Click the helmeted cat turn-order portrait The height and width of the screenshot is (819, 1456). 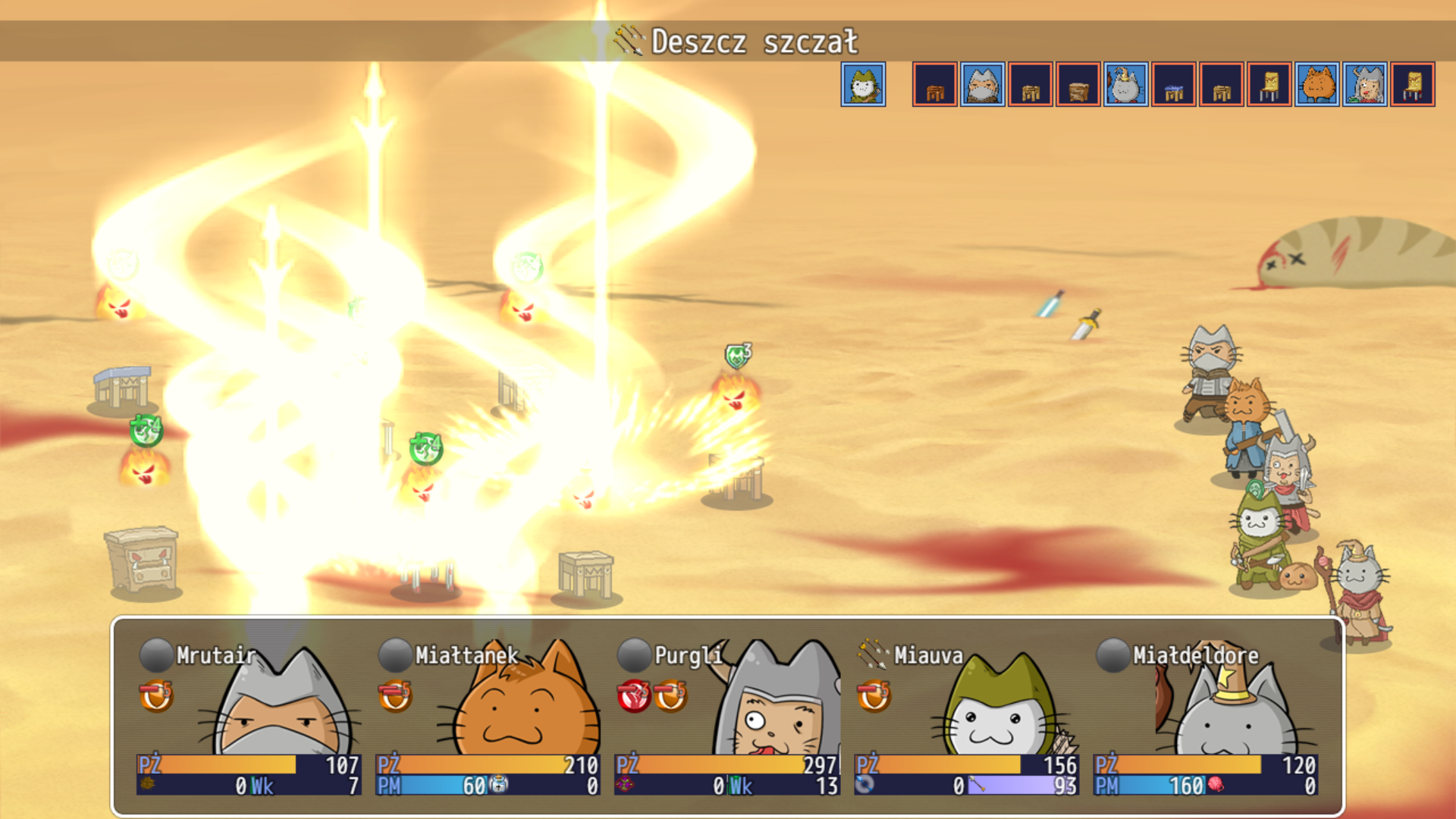point(1365,84)
